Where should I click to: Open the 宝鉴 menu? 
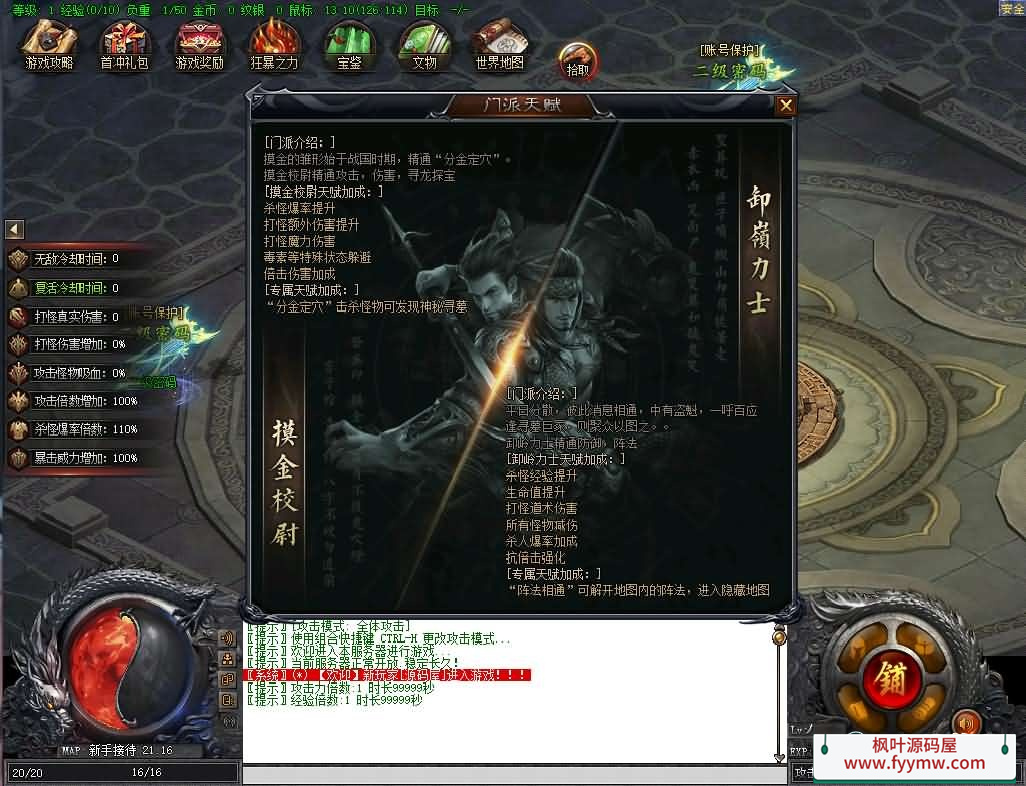tap(349, 46)
